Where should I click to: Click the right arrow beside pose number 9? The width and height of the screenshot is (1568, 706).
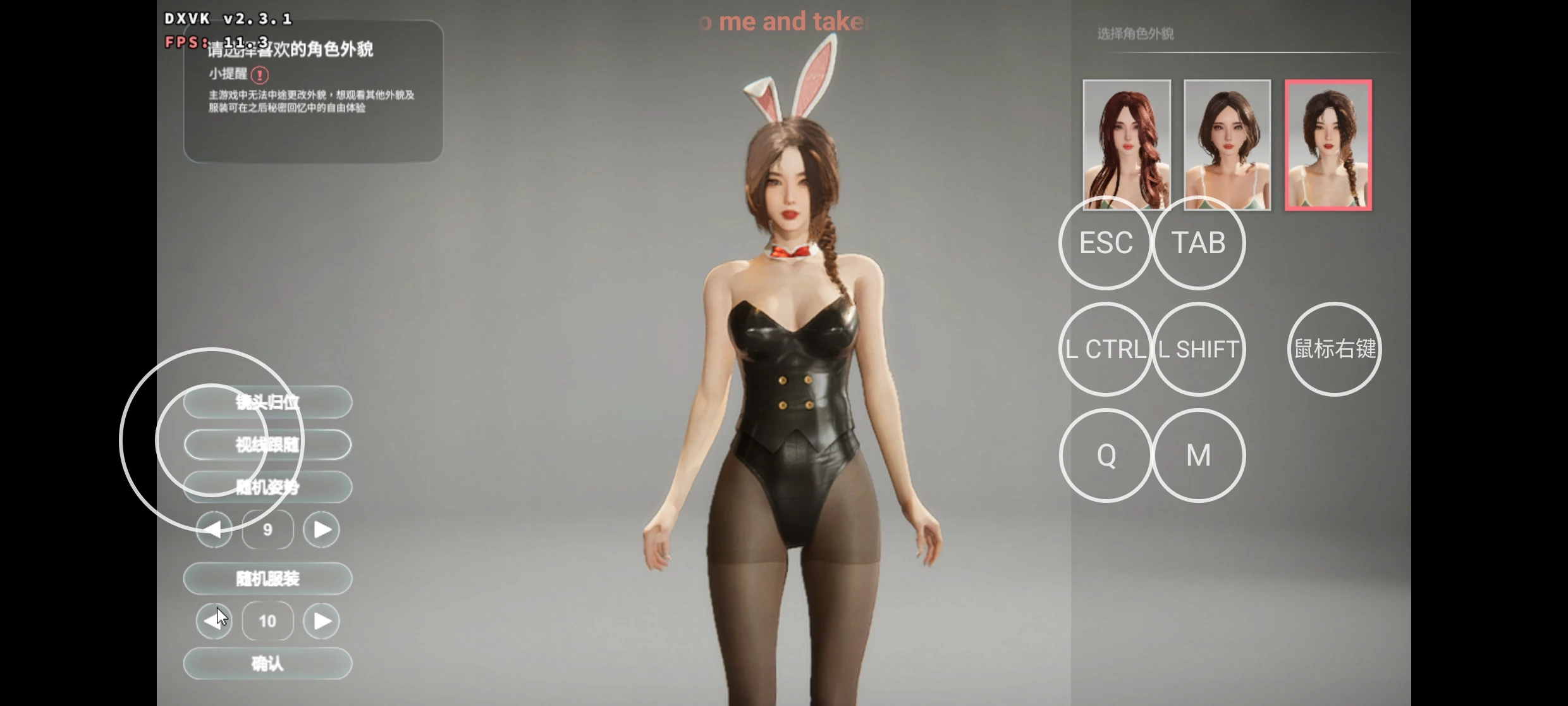(x=321, y=529)
